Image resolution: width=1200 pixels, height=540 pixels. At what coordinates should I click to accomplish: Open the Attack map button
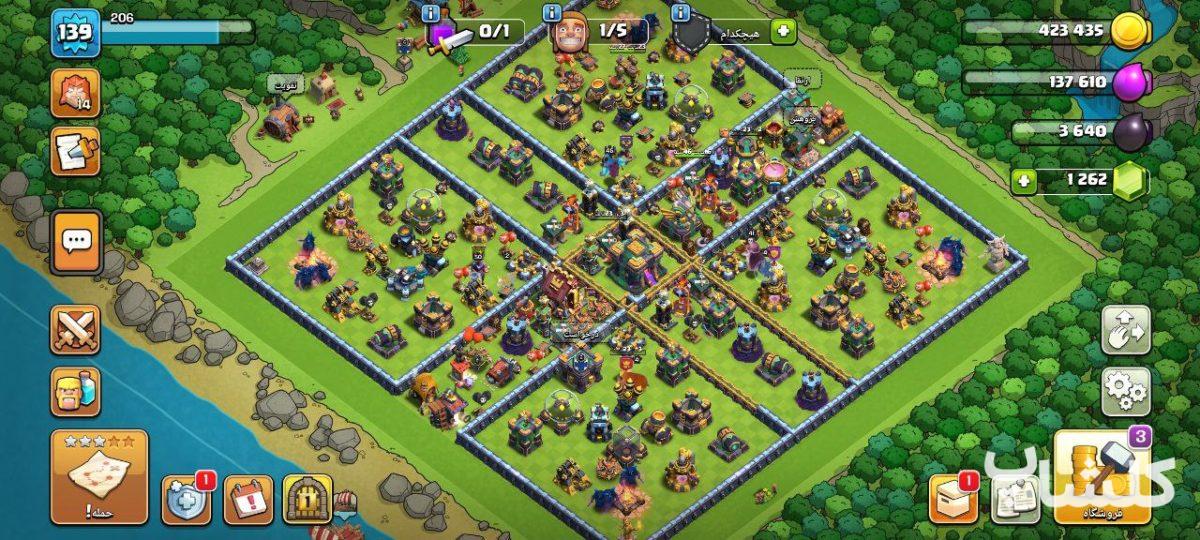click(x=99, y=476)
